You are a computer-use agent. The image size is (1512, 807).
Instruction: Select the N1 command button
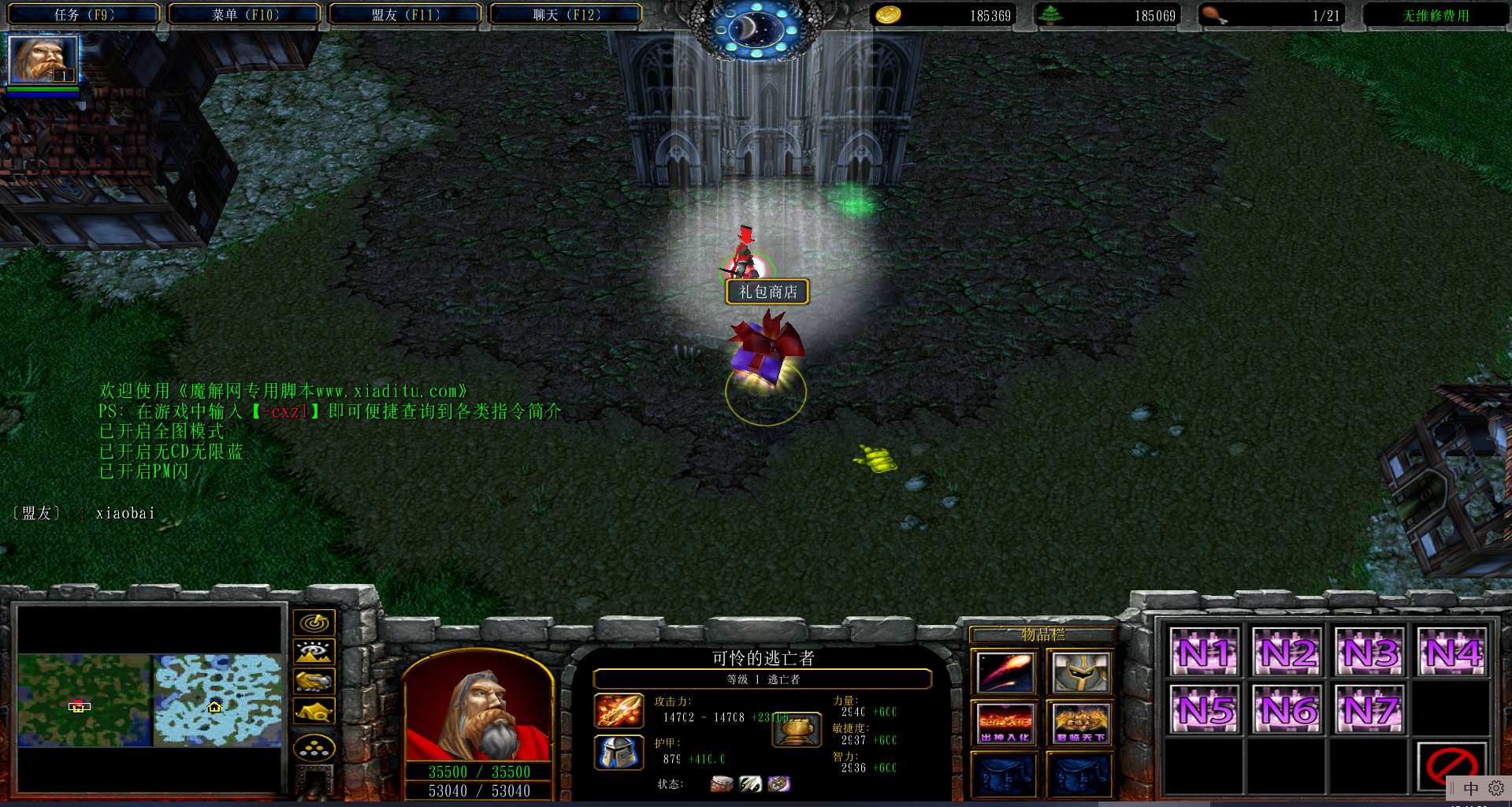click(x=1205, y=653)
